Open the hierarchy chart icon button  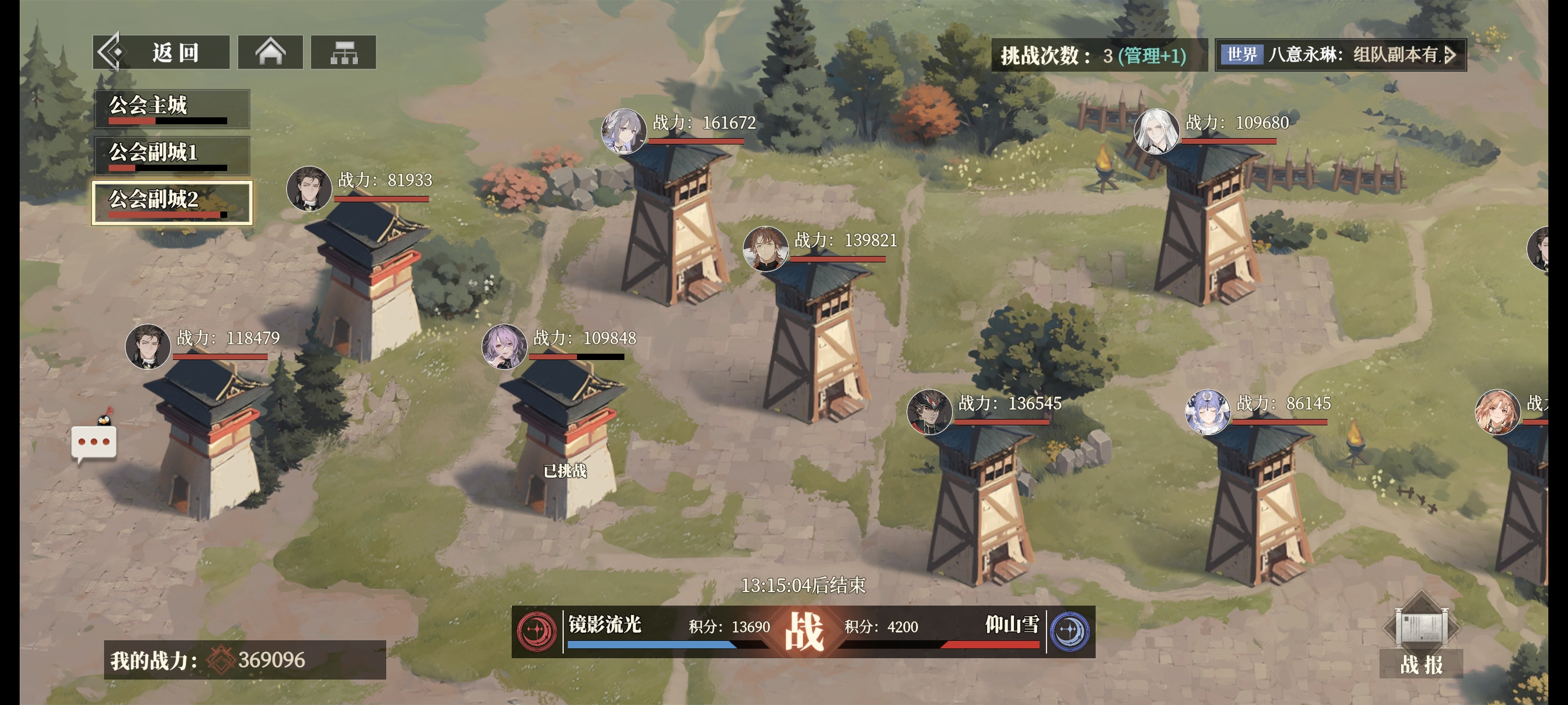(343, 53)
